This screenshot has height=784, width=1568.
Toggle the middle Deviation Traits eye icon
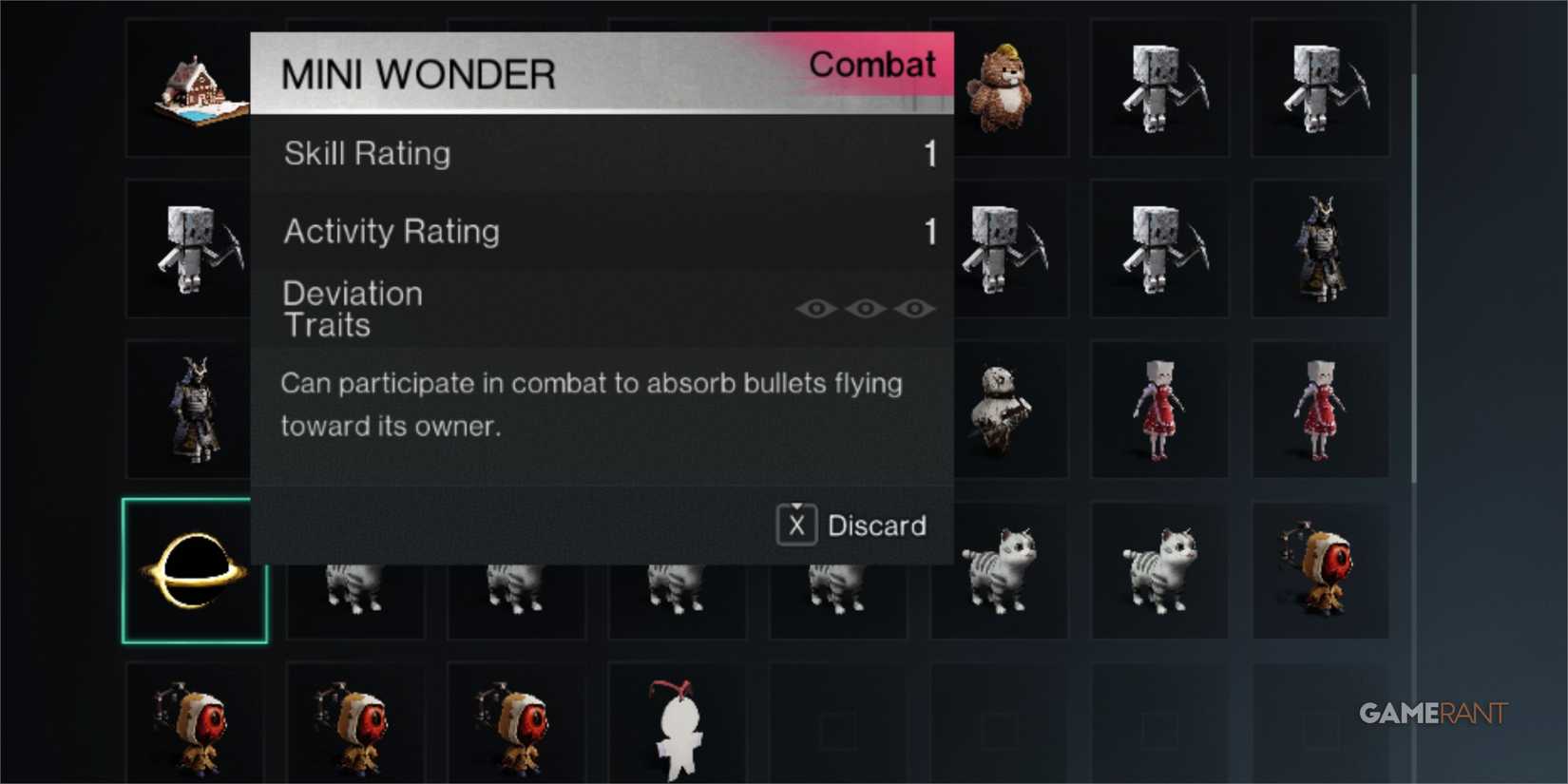(x=864, y=307)
